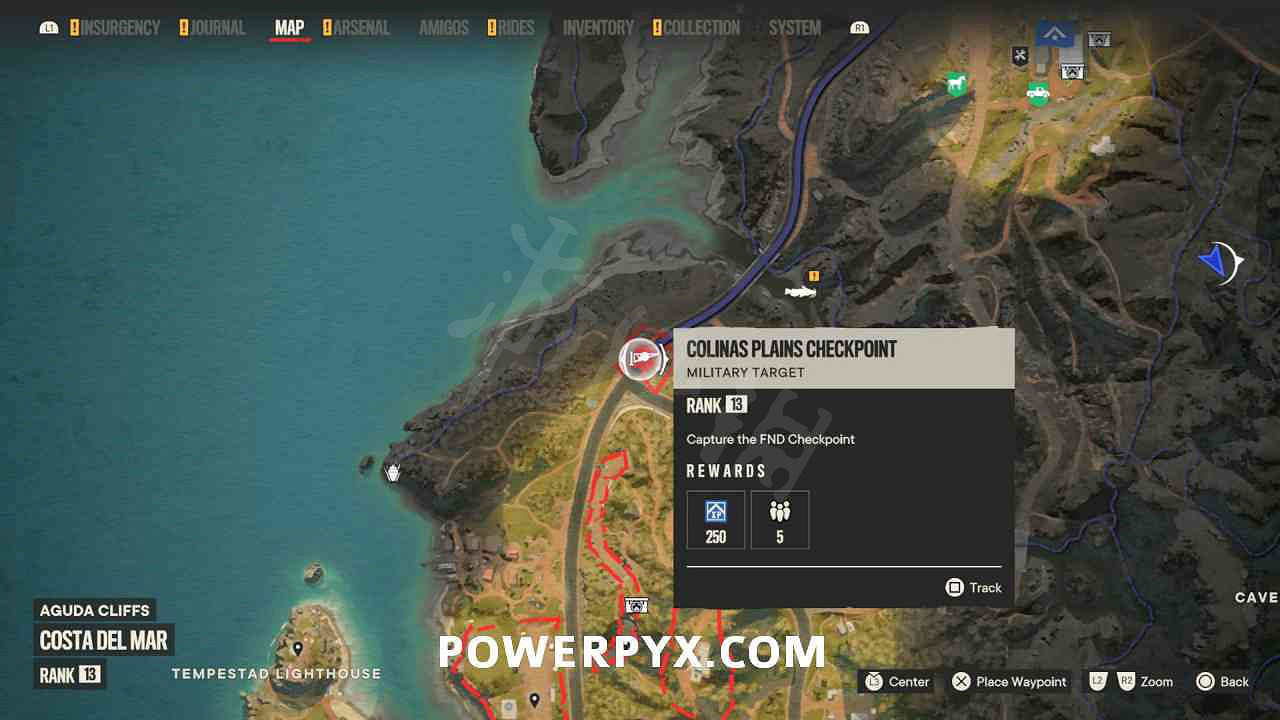Select the blue hideout arrow icon at the top
Image resolution: width=1280 pixels, height=720 pixels.
coord(1054,33)
